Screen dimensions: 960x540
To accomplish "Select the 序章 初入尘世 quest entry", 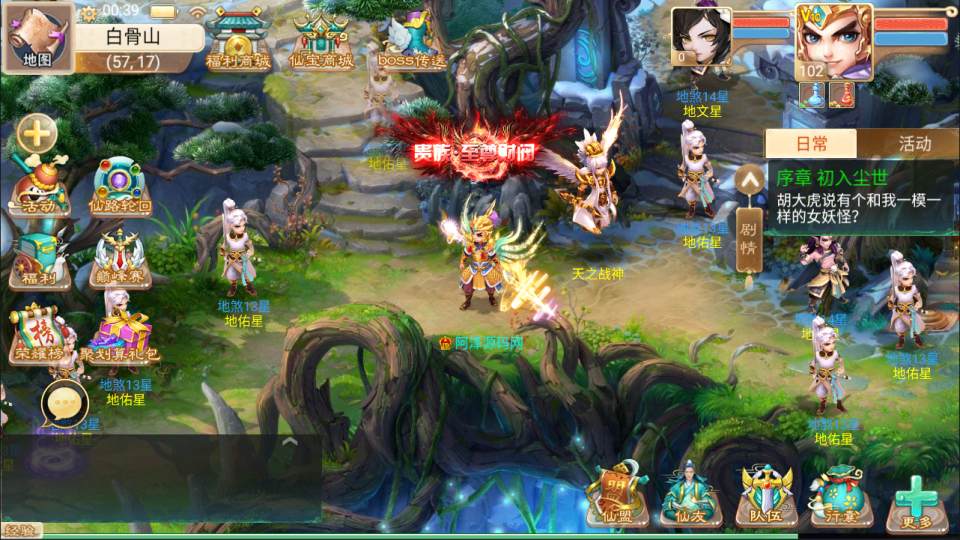I will coord(858,198).
